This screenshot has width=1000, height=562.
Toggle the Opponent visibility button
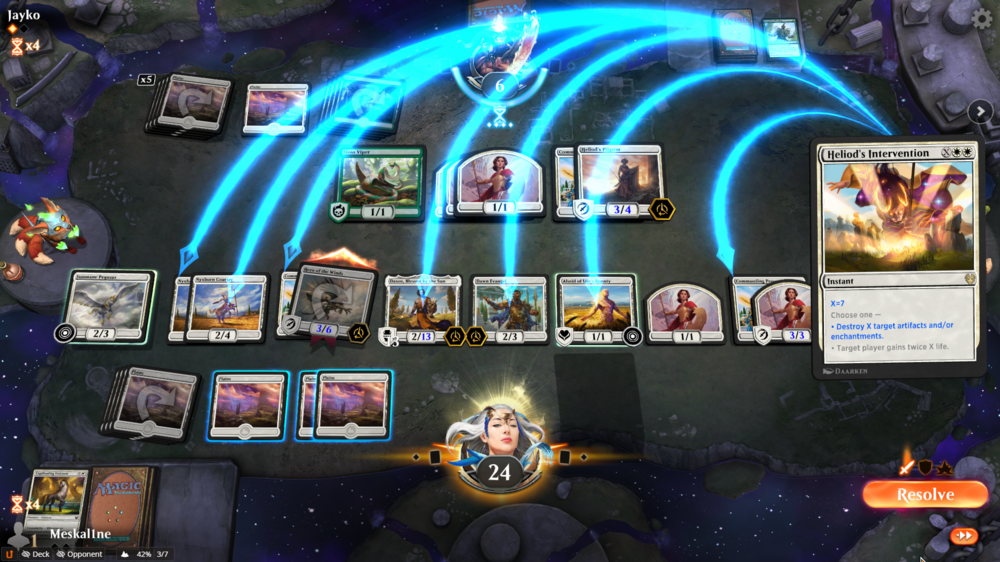79,553
